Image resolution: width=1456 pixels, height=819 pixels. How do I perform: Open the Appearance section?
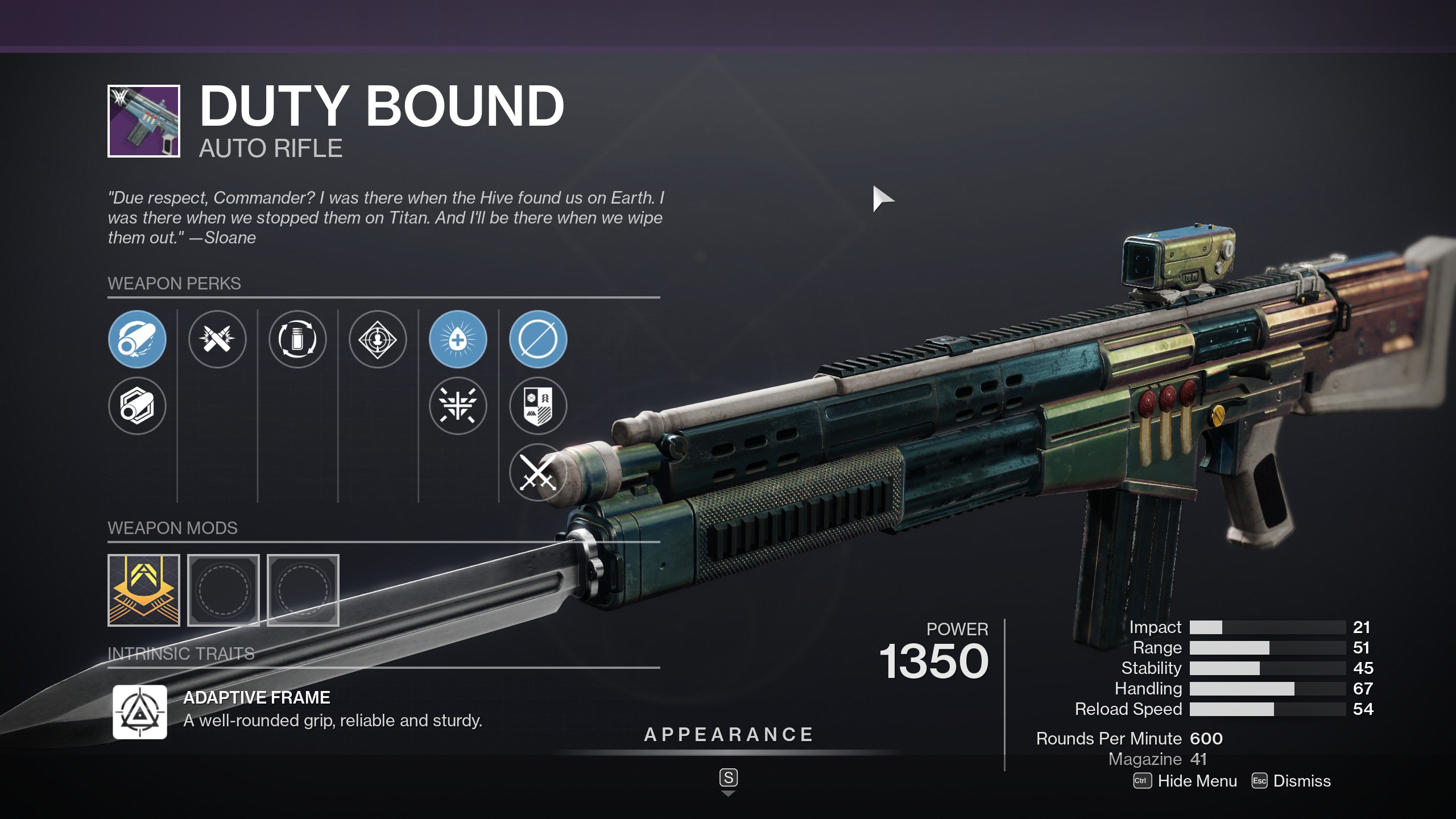pos(729,735)
